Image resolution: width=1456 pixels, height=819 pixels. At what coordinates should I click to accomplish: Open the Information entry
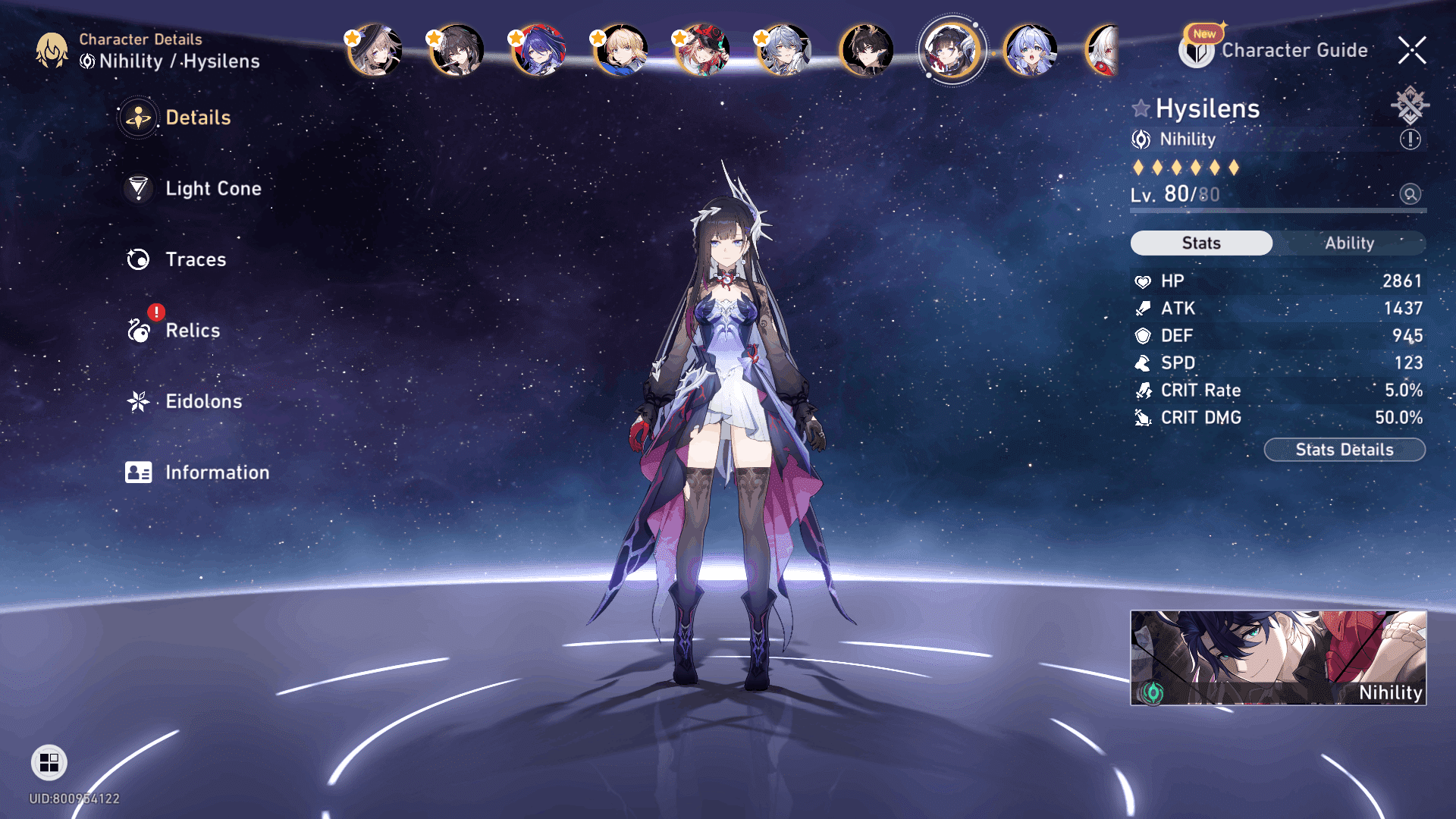[x=216, y=472]
